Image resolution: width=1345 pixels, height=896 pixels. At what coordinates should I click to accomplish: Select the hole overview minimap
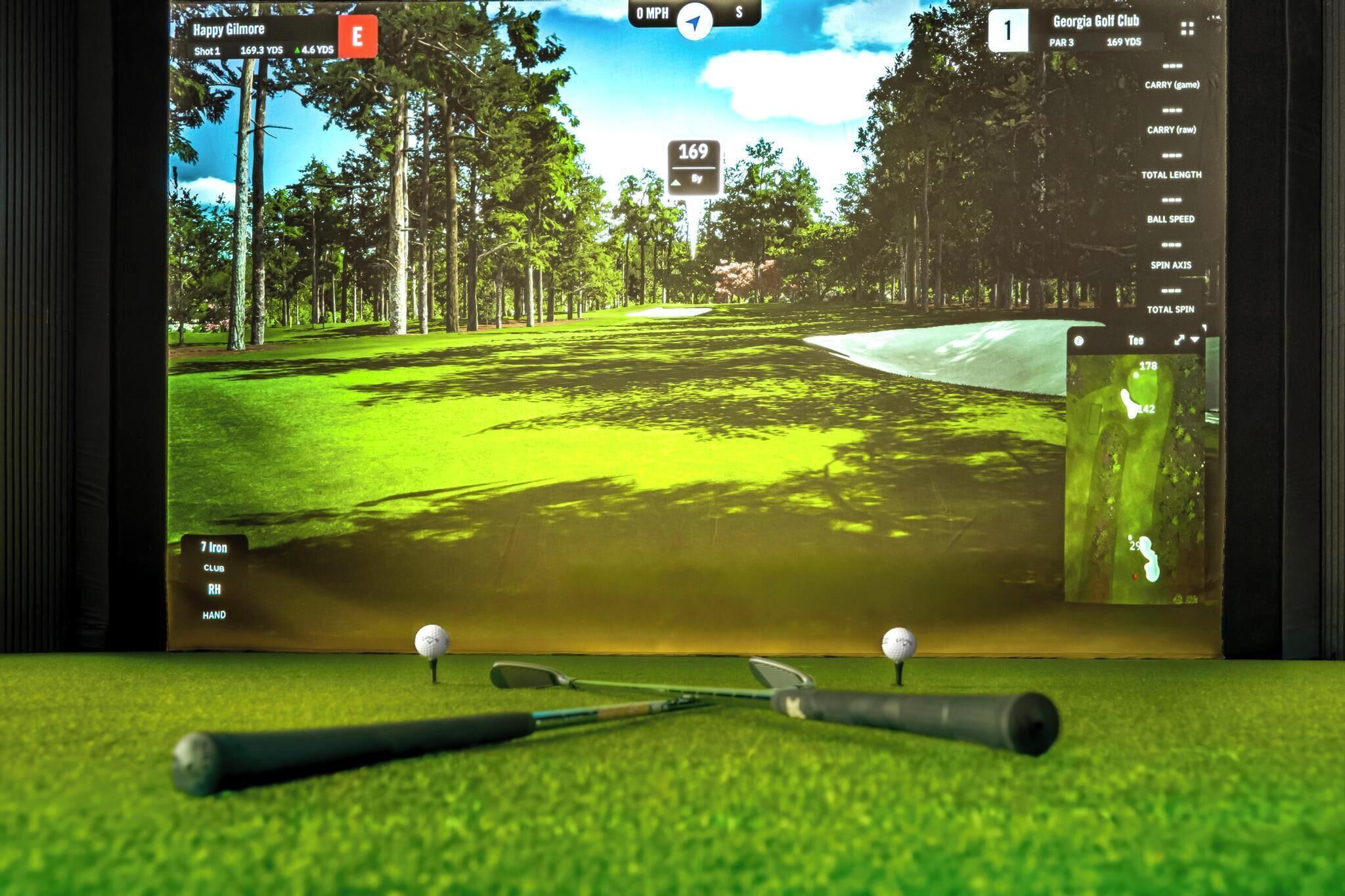click(1134, 478)
